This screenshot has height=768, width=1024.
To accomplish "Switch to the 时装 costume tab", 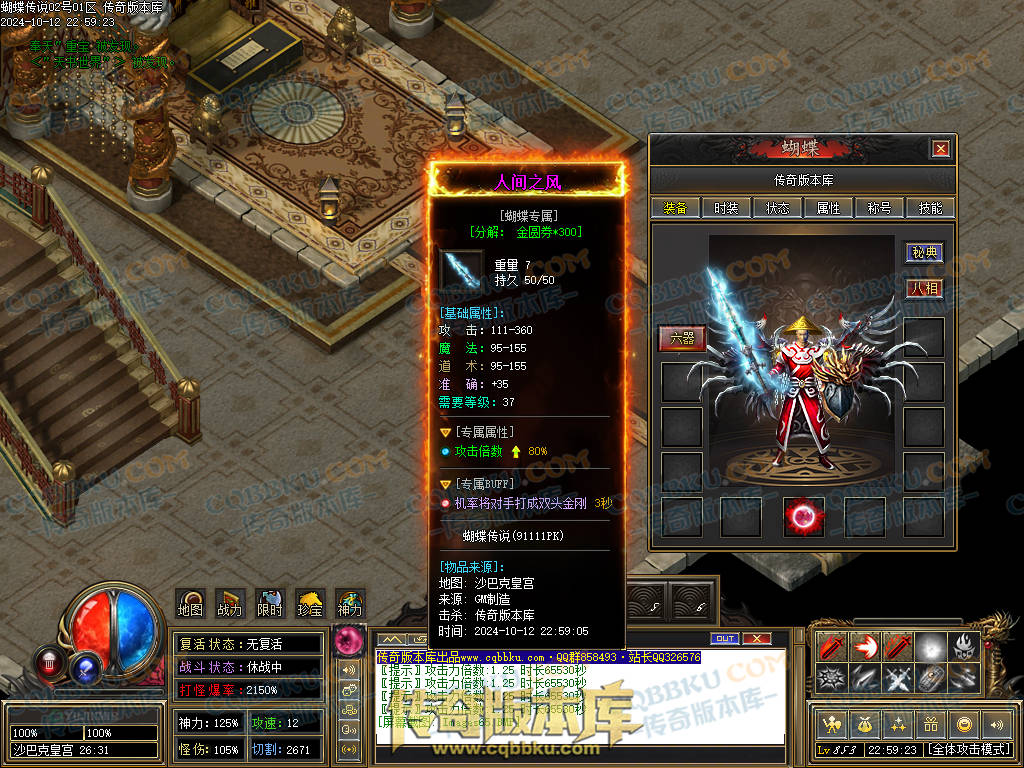I will click(x=726, y=208).
